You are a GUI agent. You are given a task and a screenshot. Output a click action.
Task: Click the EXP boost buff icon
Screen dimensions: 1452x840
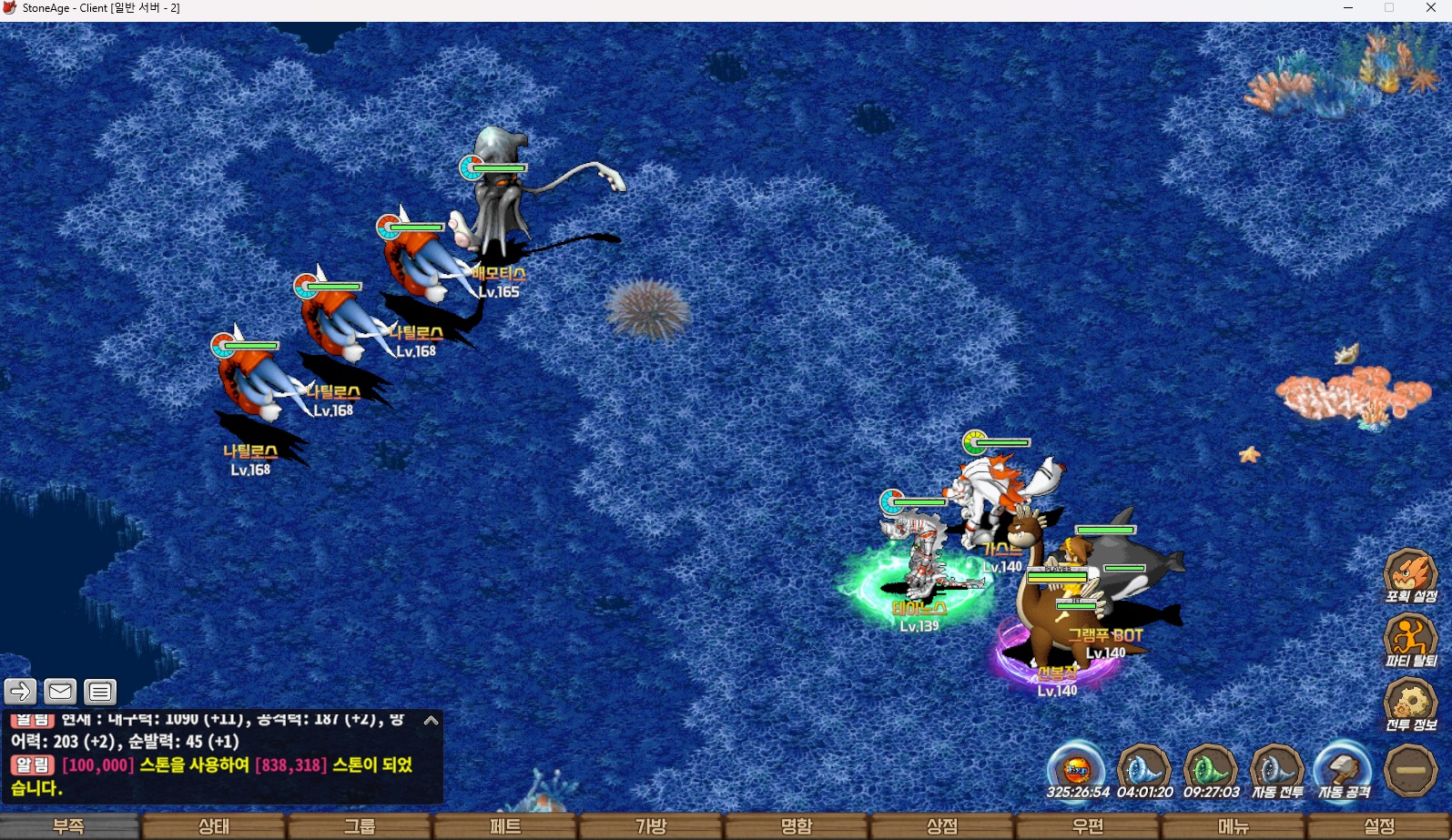[x=1077, y=769]
